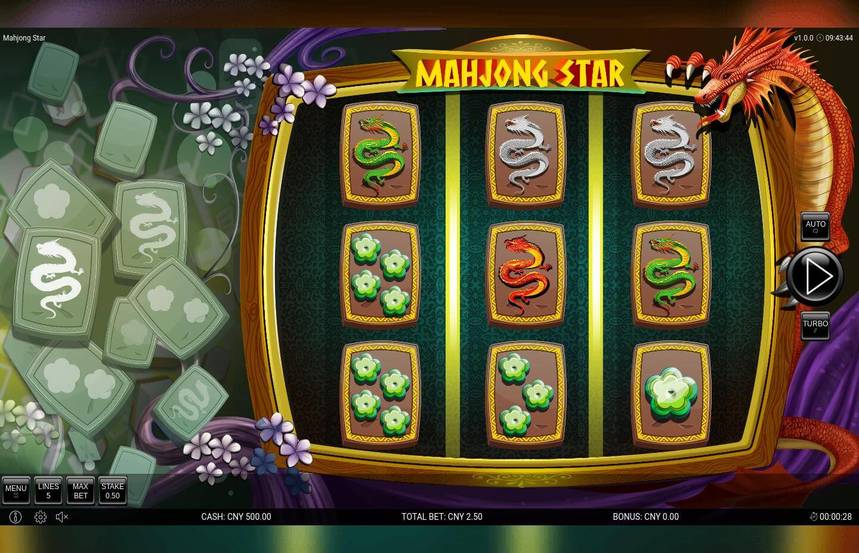Open the game info icon
The width and height of the screenshot is (859, 553).
point(15,517)
